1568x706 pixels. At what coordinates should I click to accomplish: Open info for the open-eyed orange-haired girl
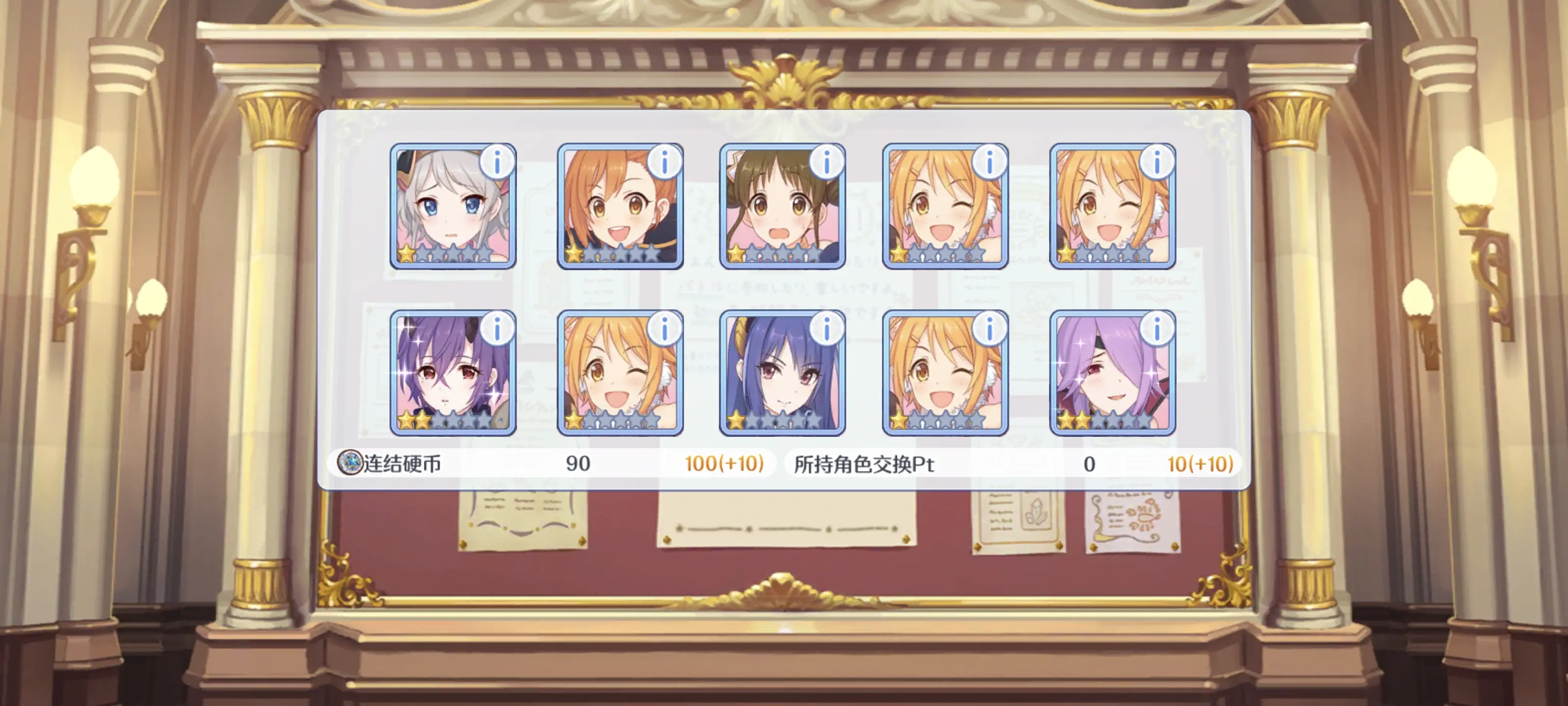[664, 163]
